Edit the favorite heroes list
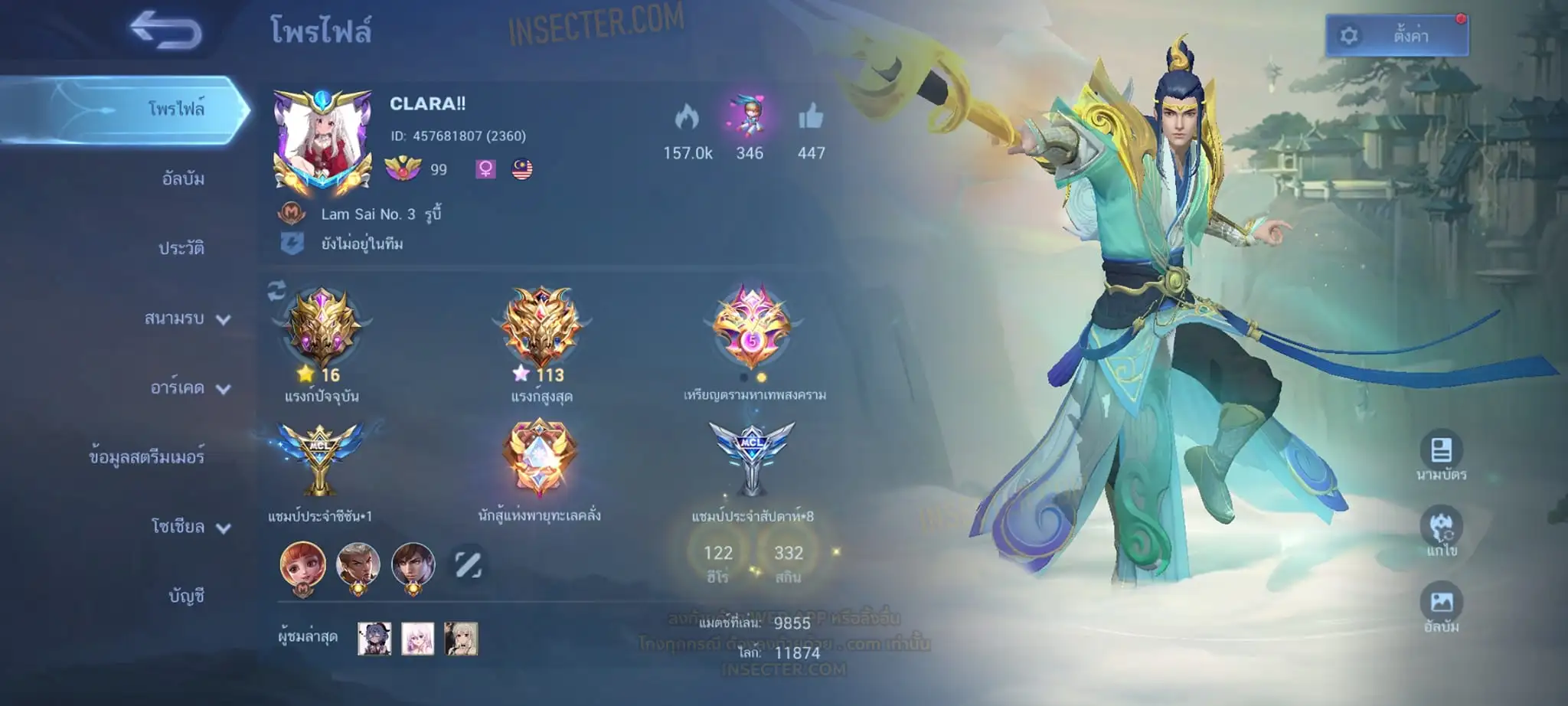This screenshot has width=1568, height=706. tap(468, 565)
